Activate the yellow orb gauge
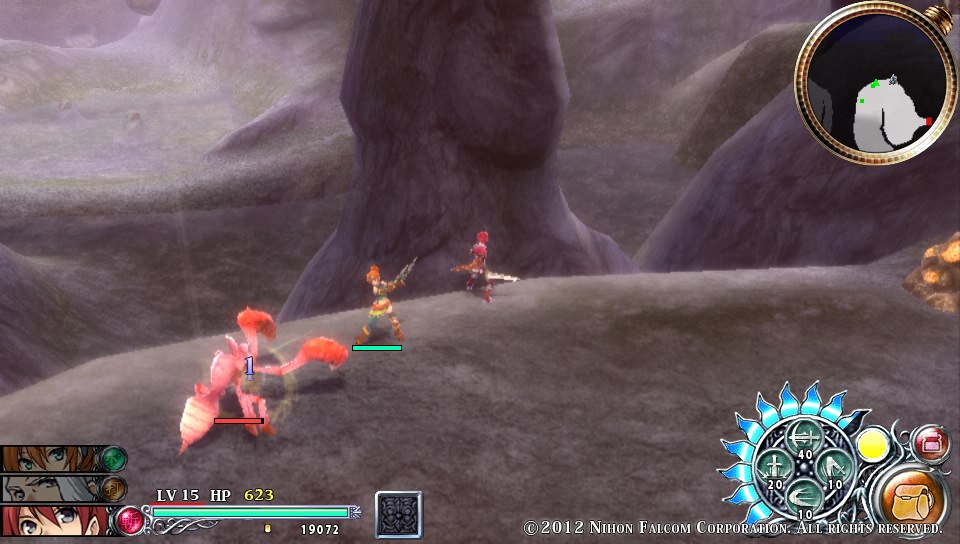Image resolution: width=960 pixels, height=544 pixels. point(874,444)
